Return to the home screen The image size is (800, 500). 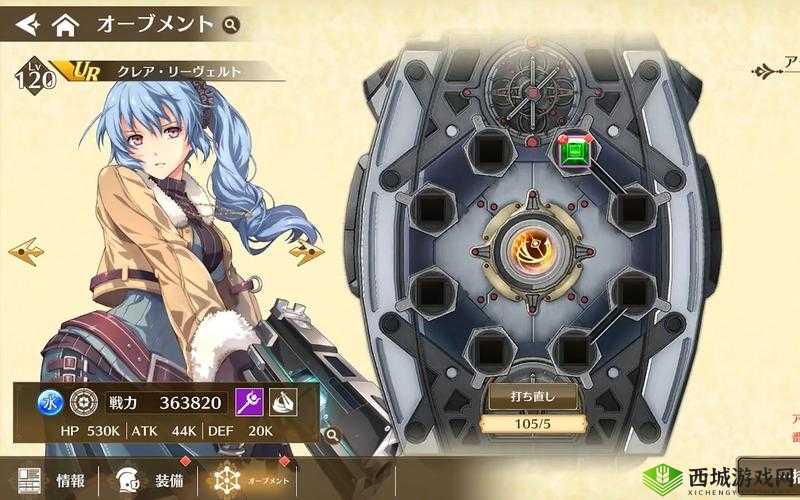[x=65, y=22]
